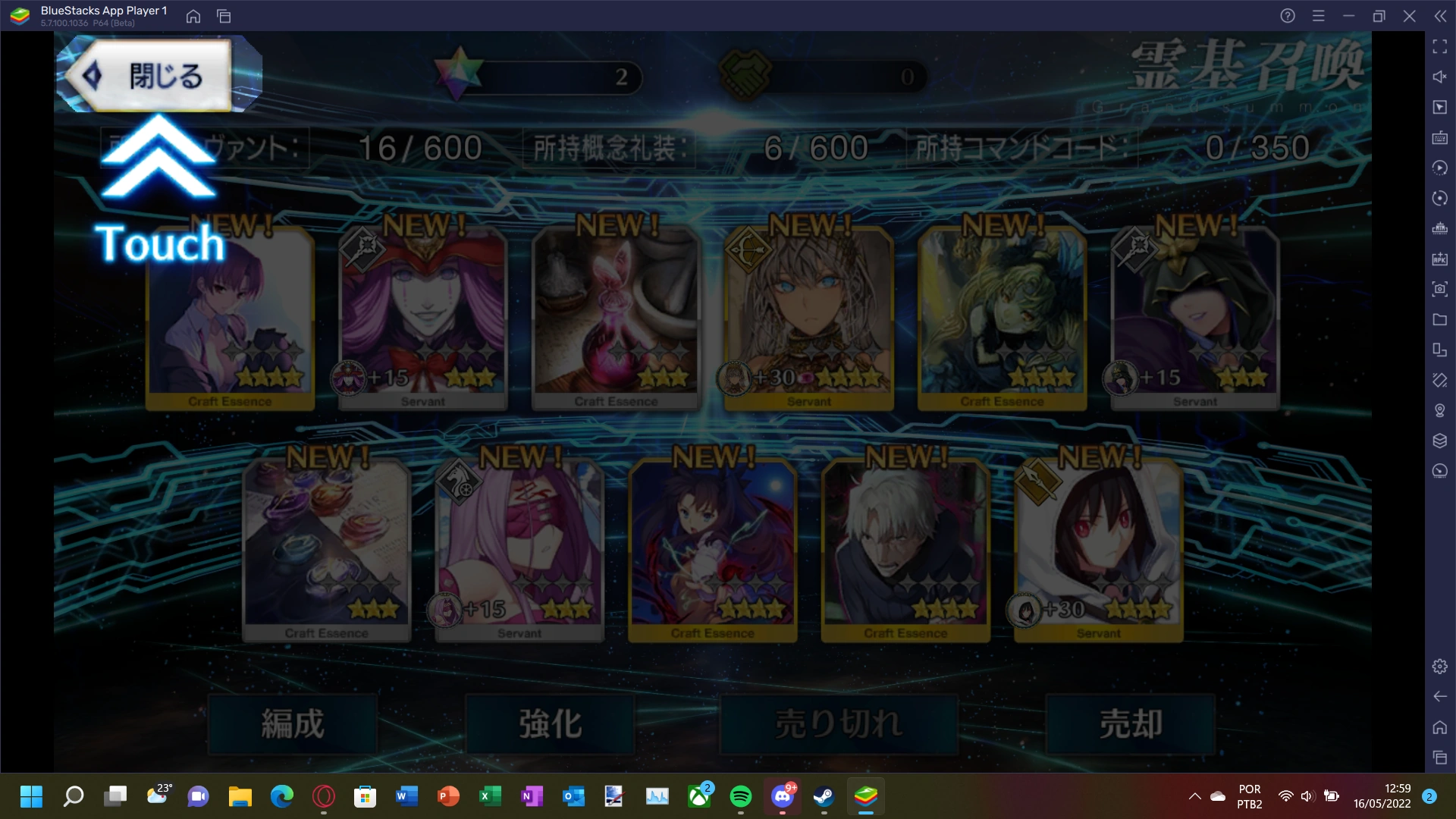The width and height of the screenshot is (1456, 819).
Task: Open the keyboard game controls editor
Action: pos(1440,138)
